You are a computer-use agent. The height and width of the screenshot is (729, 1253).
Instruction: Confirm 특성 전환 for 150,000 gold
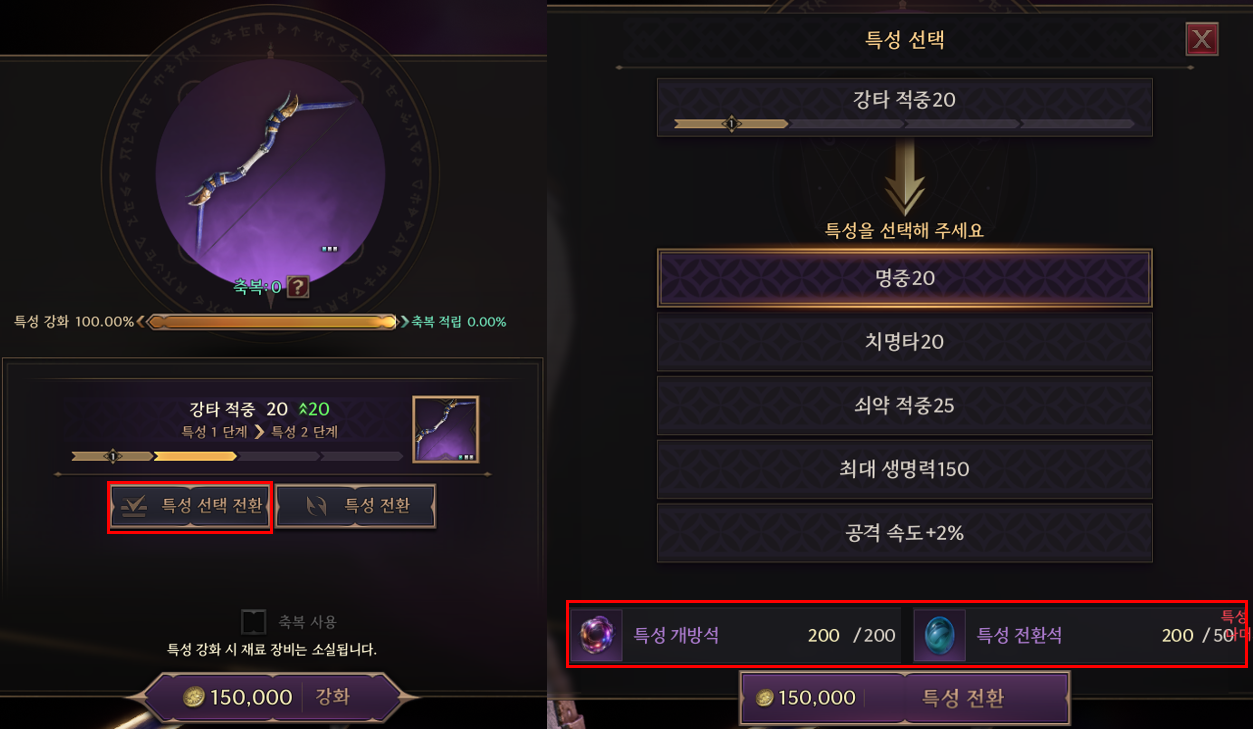904,698
